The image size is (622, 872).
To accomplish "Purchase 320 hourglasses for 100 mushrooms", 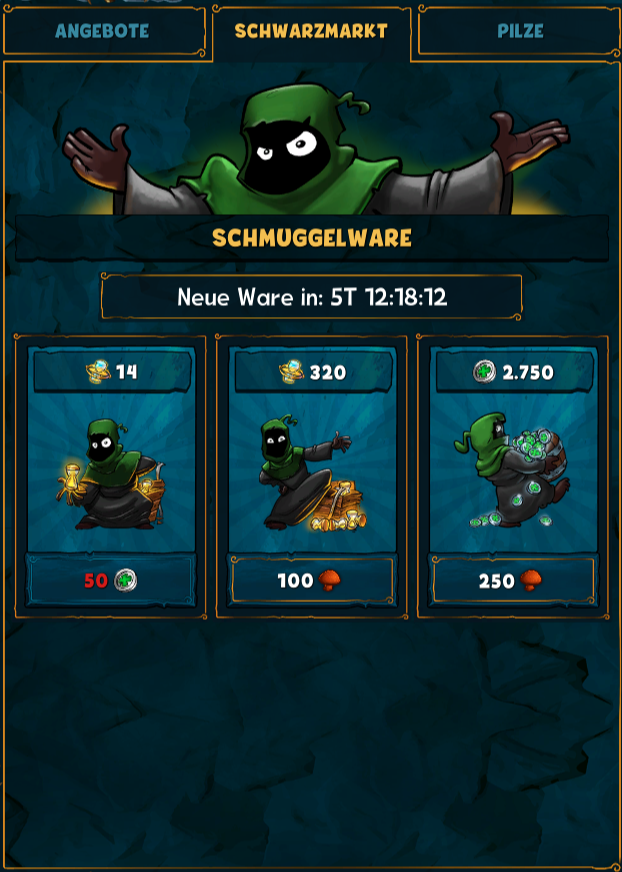I will (312, 580).
